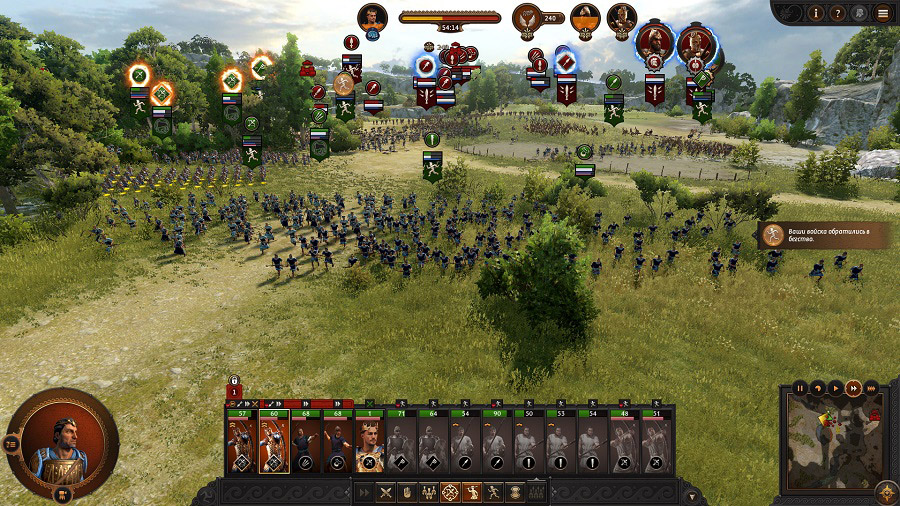900x506 pixels.
Task: Select the routing unit card showing 90
Action: pos(497,446)
